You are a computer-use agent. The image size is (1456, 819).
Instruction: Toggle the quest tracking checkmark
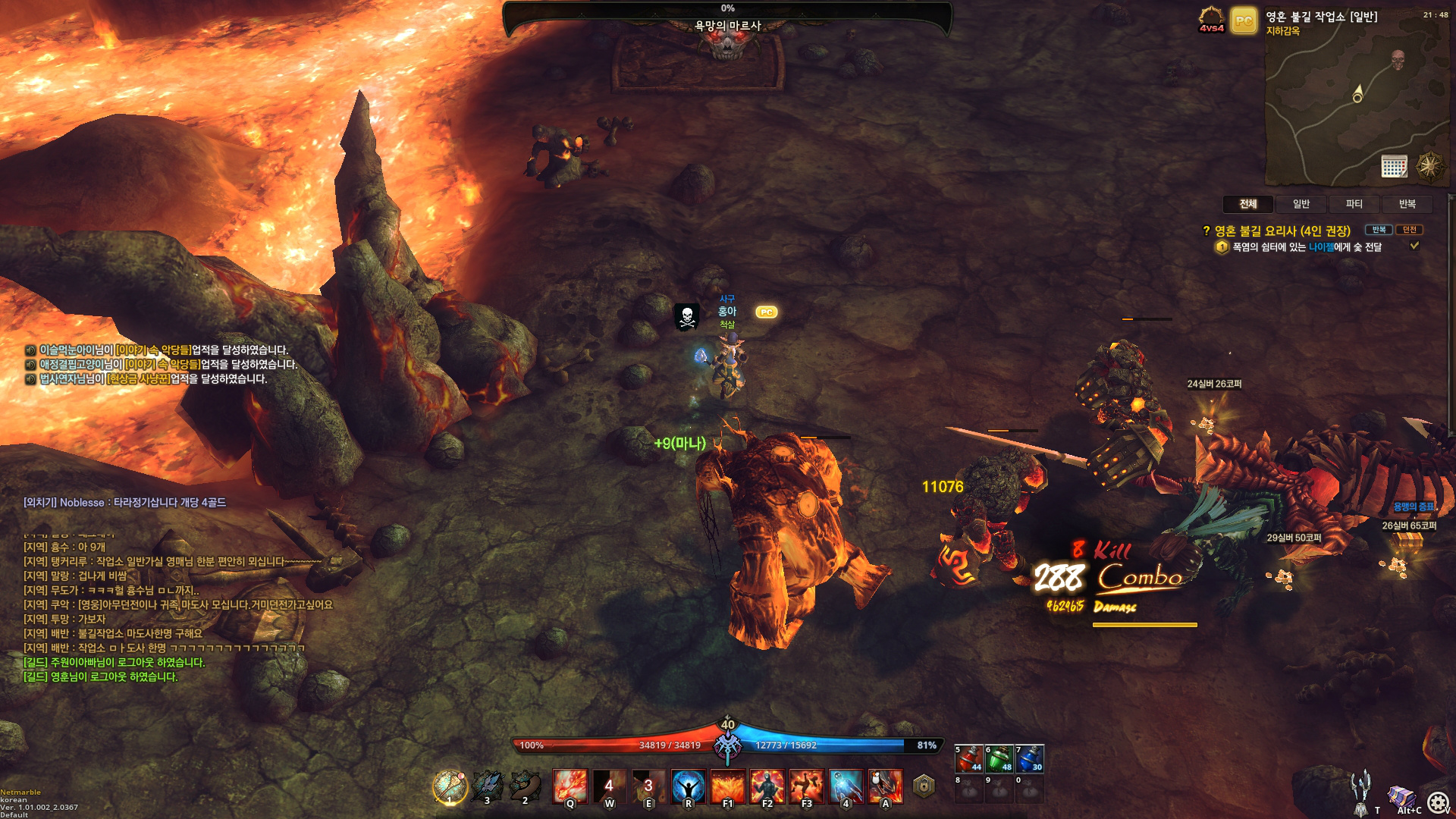(1414, 246)
